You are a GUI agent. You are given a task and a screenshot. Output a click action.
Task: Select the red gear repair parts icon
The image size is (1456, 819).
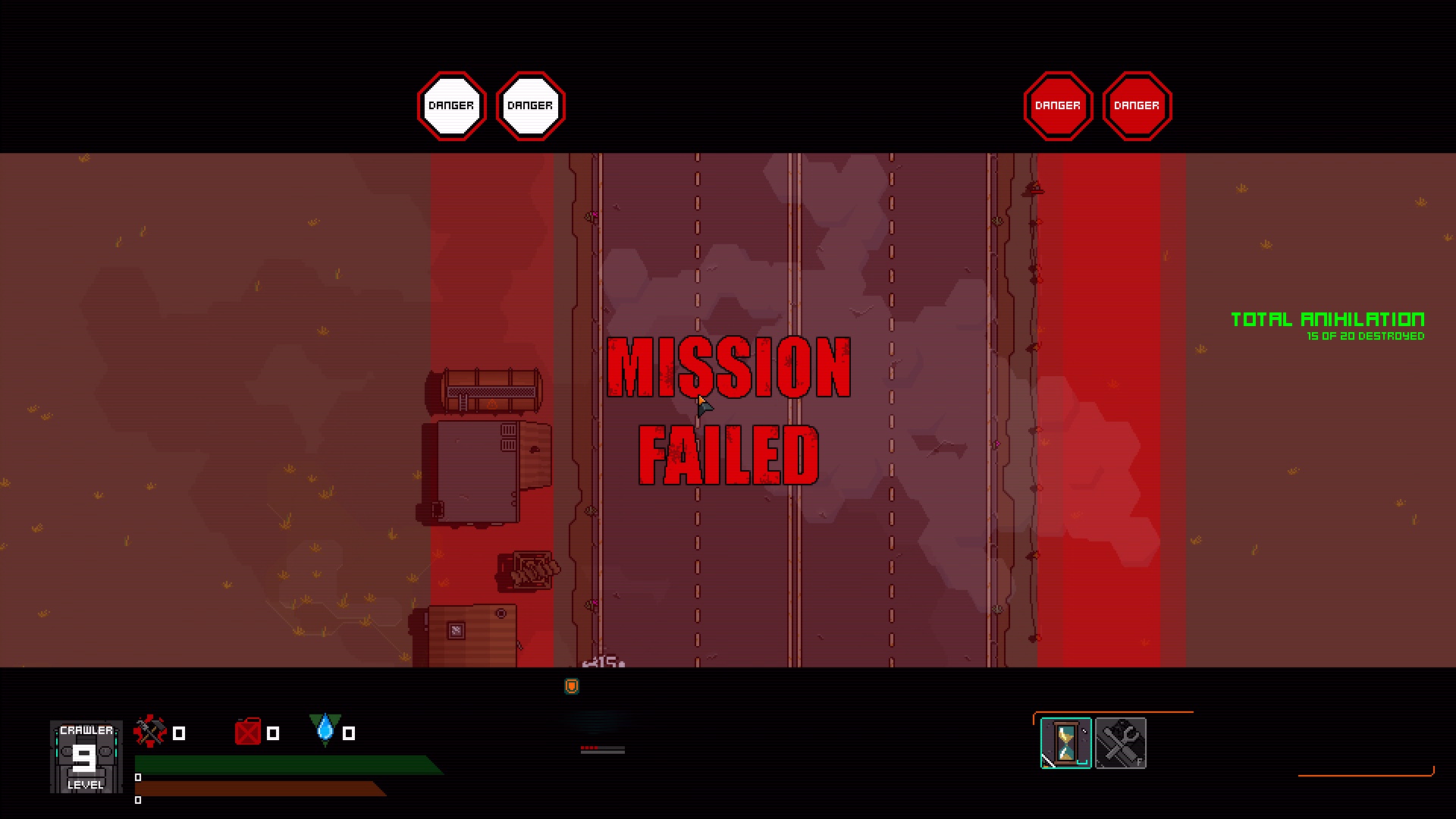[x=149, y=731]
